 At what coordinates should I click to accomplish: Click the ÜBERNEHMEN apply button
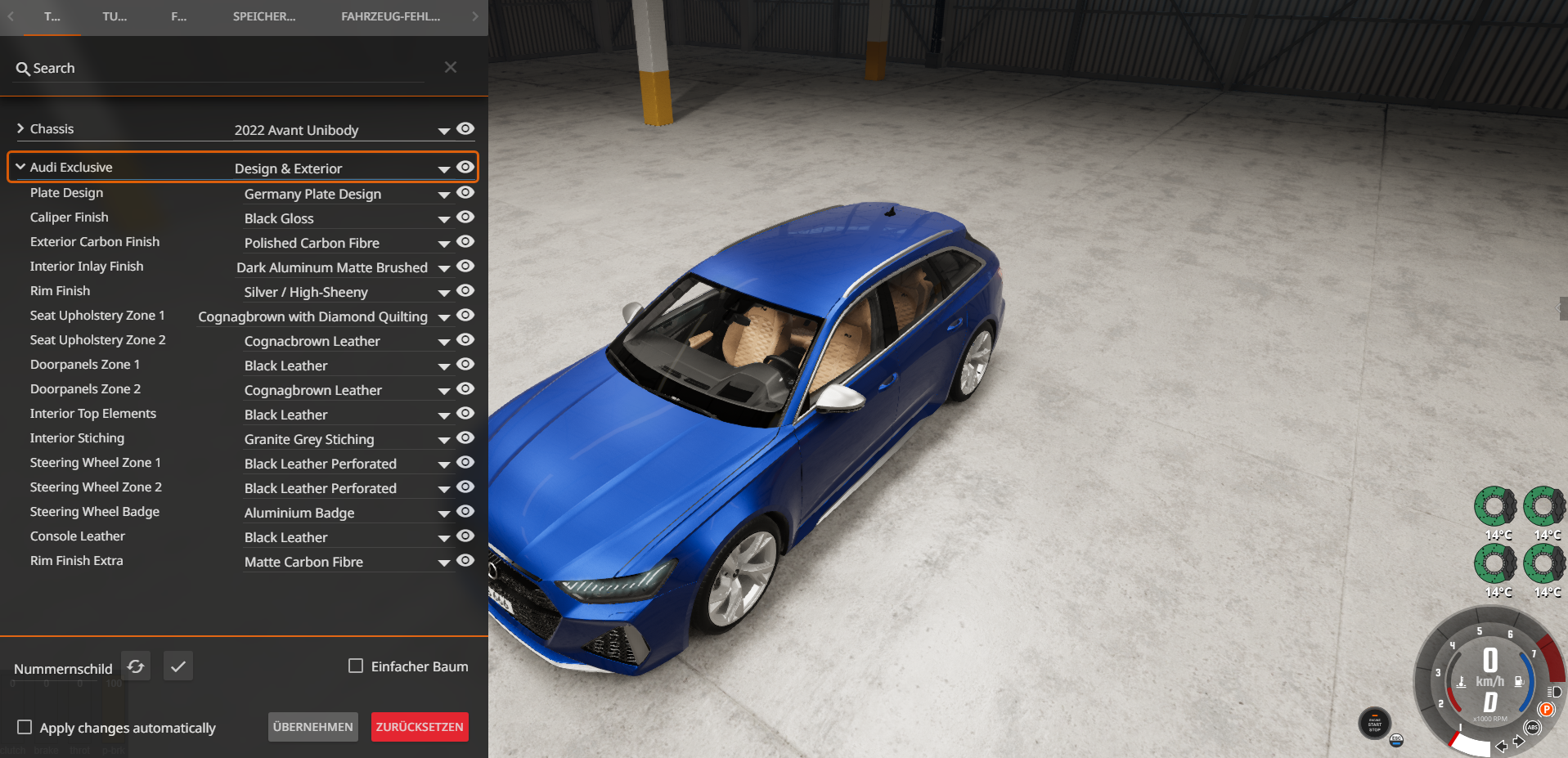312,727
